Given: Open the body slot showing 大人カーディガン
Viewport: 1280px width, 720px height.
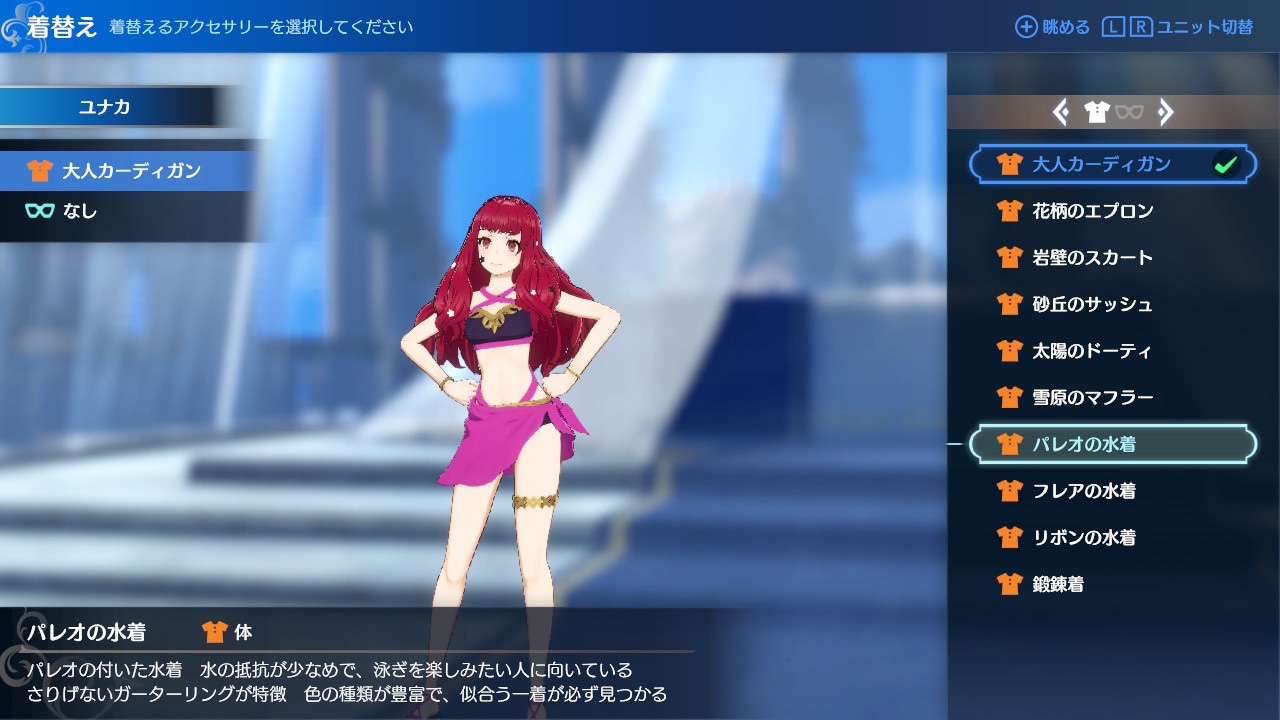Looking at the screenshot, I should click(130, 171).
